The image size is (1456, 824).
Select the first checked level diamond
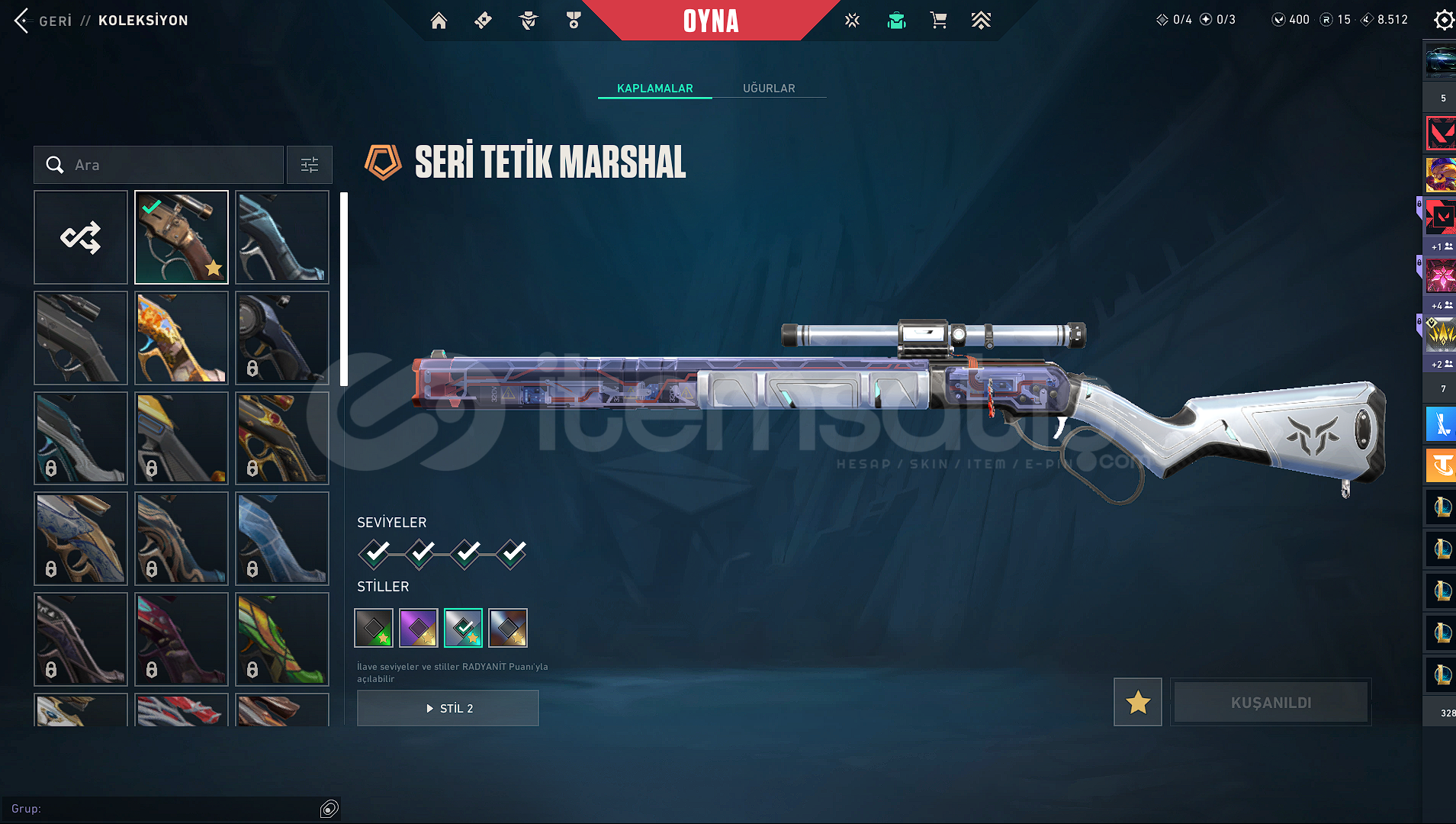point(374,553)
